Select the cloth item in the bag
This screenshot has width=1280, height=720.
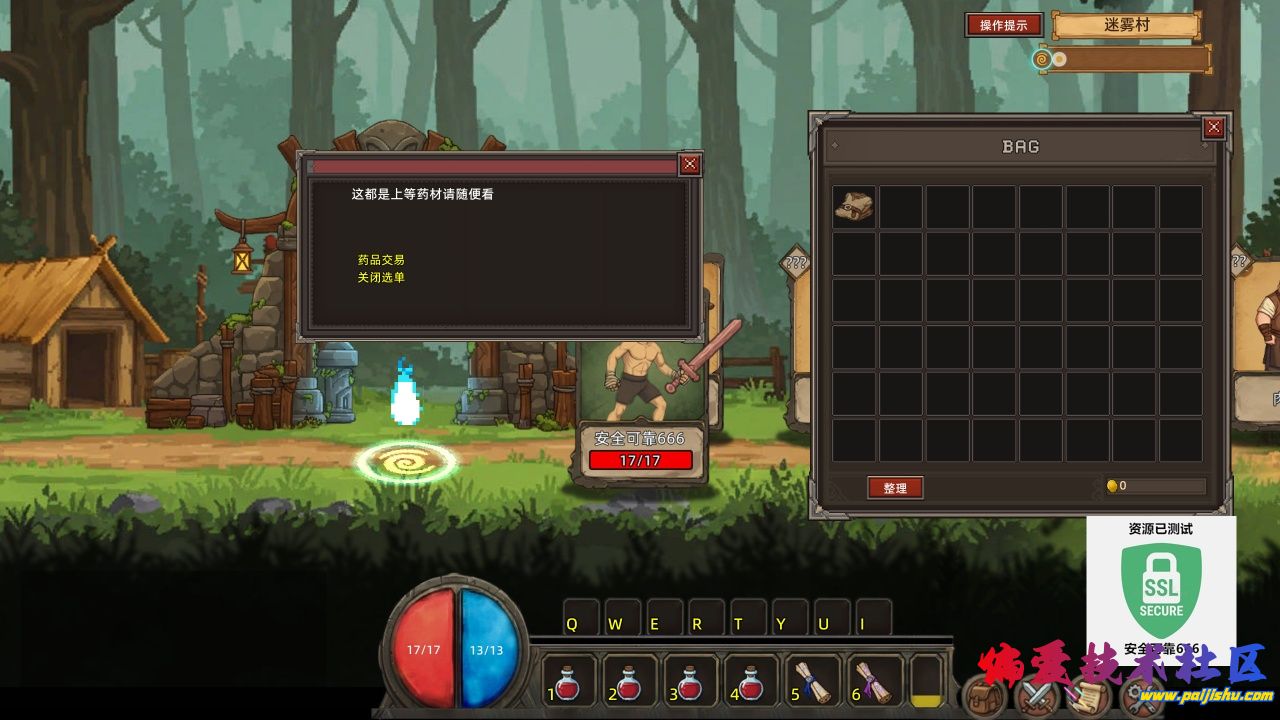[854, 206]
